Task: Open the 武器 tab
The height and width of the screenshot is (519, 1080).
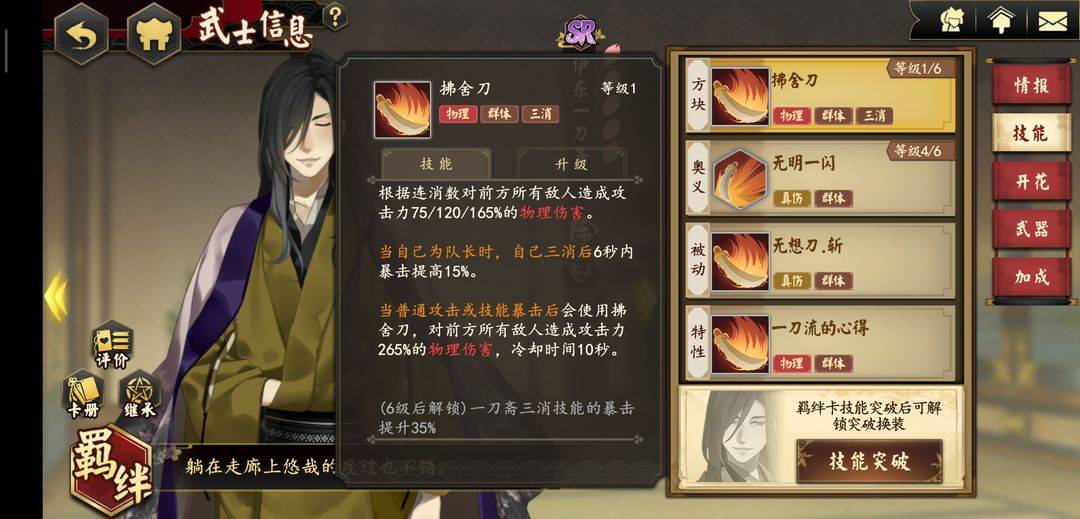Action: pos(1030,229)
